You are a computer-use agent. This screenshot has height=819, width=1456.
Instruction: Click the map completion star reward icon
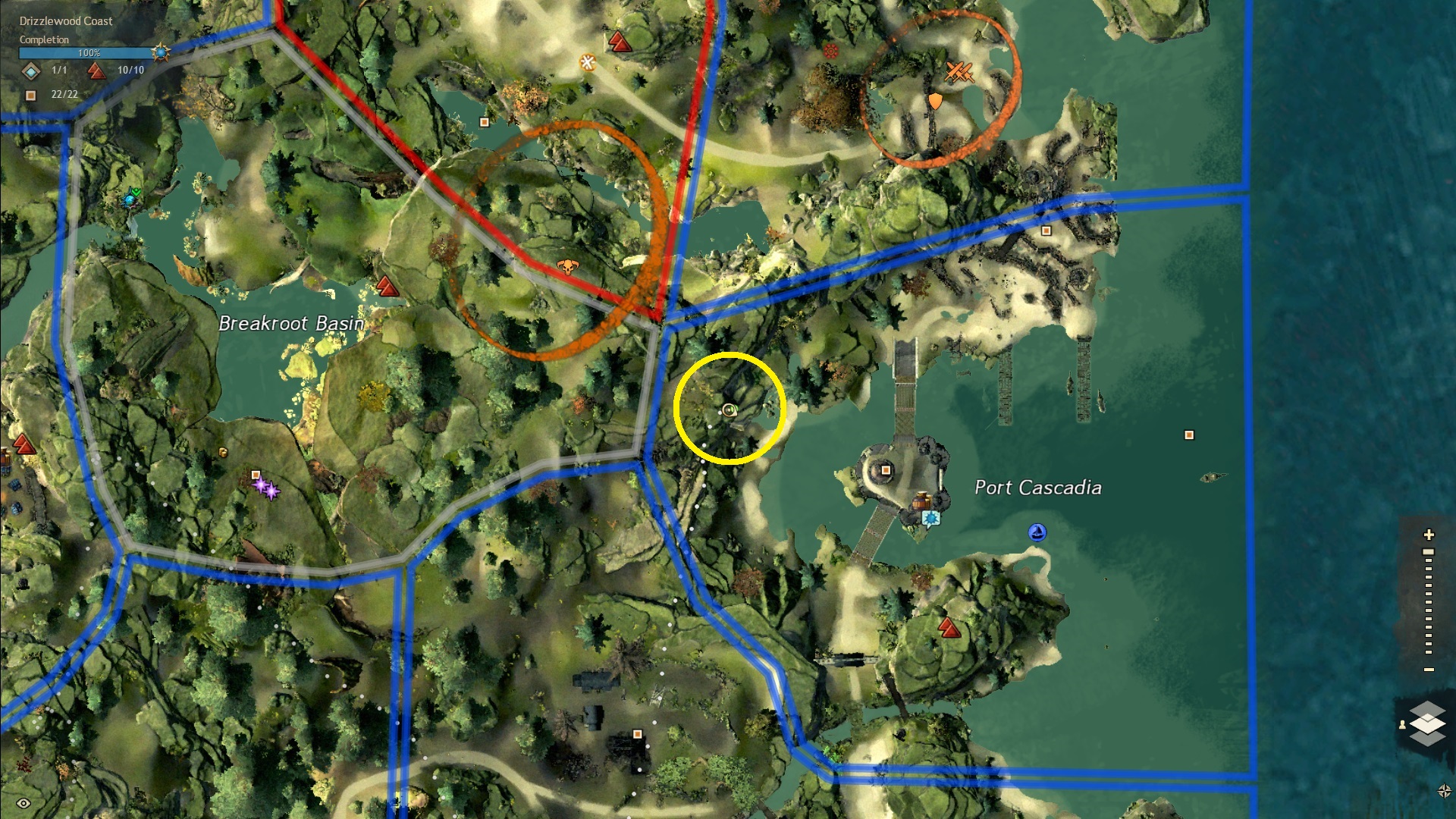tap(161, 52)
